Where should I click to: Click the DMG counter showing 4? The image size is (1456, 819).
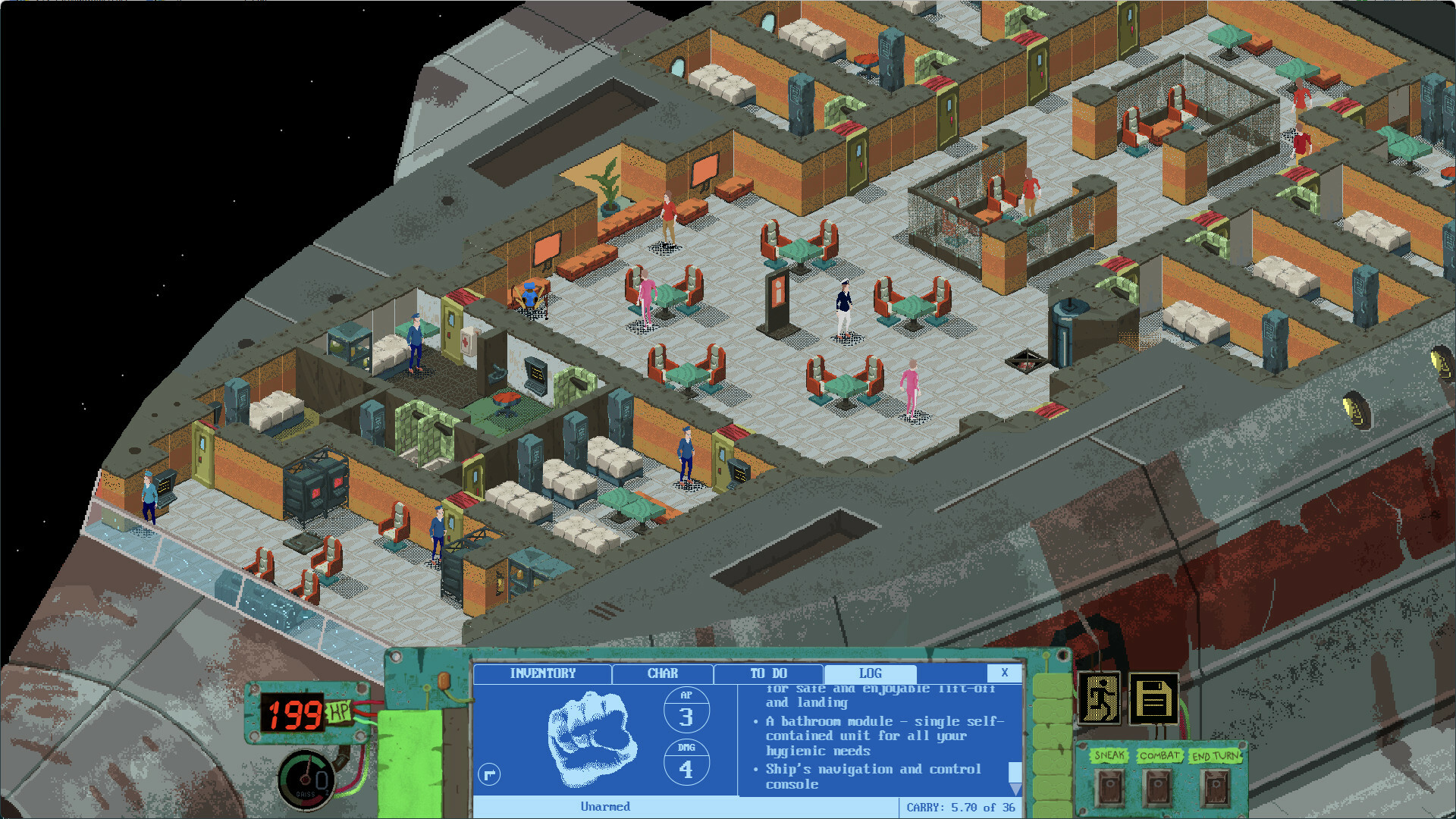(686, 768)
